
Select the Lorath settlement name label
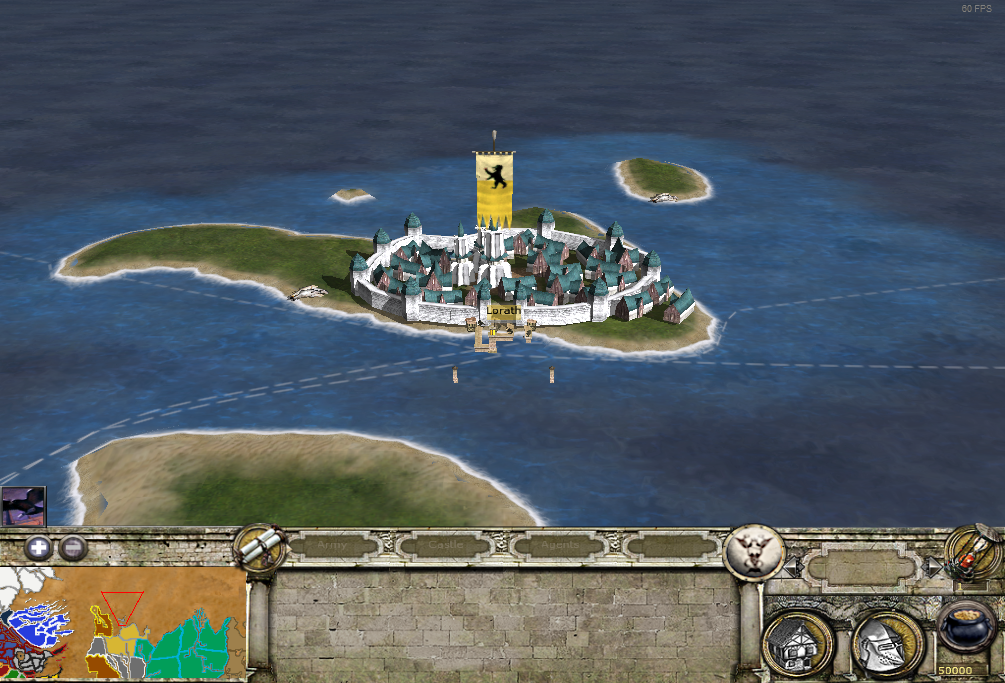click(x=503, y=311)
